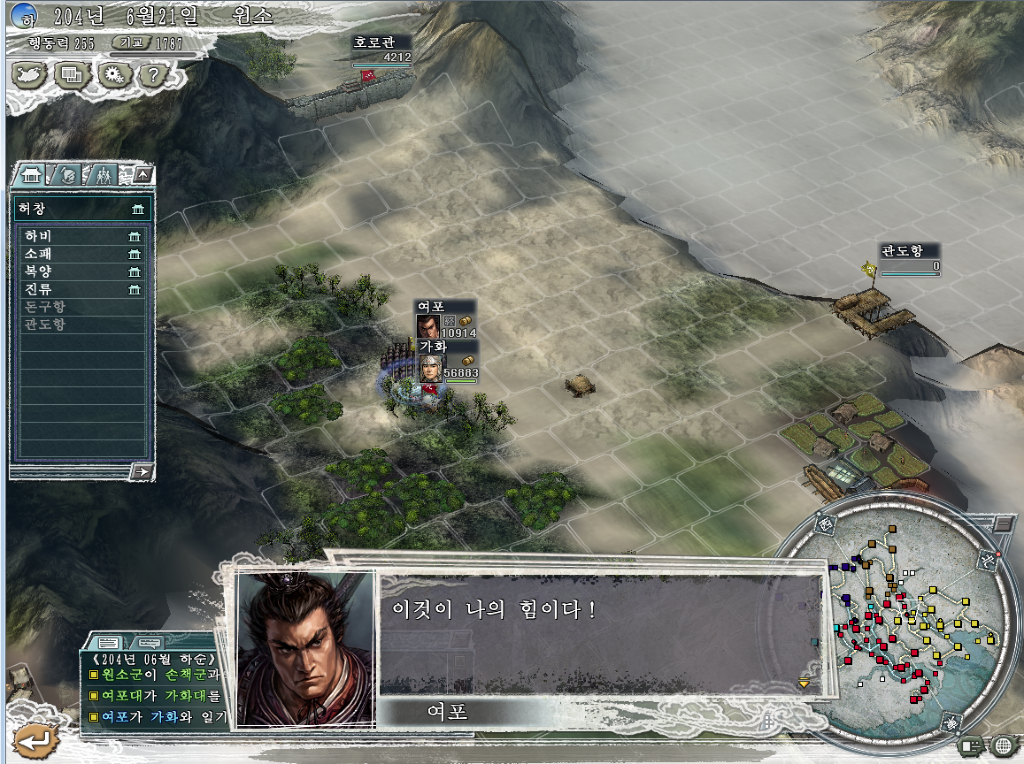This screenshot has width=1024, height=764.
Task: Open the gear settings button
Action: point(112,74)
